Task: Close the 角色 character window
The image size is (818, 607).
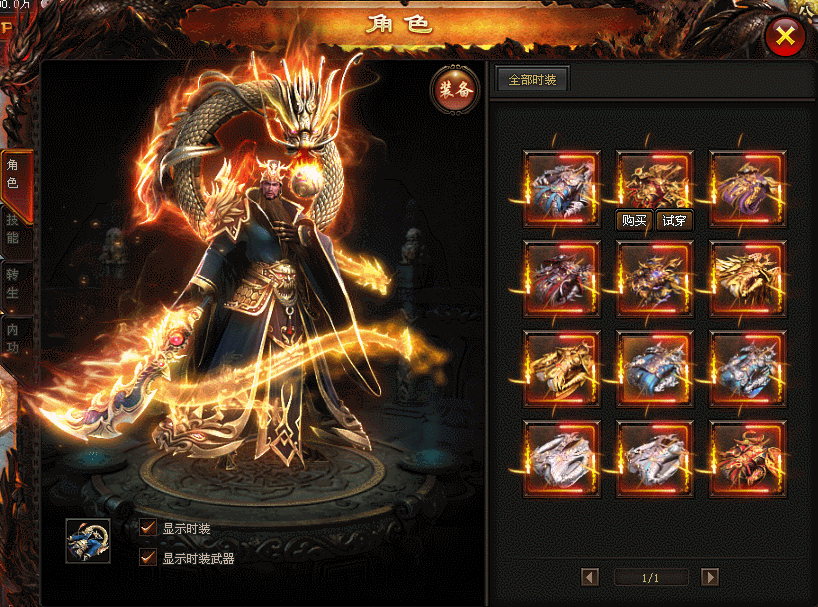Action: coord(785,37)
